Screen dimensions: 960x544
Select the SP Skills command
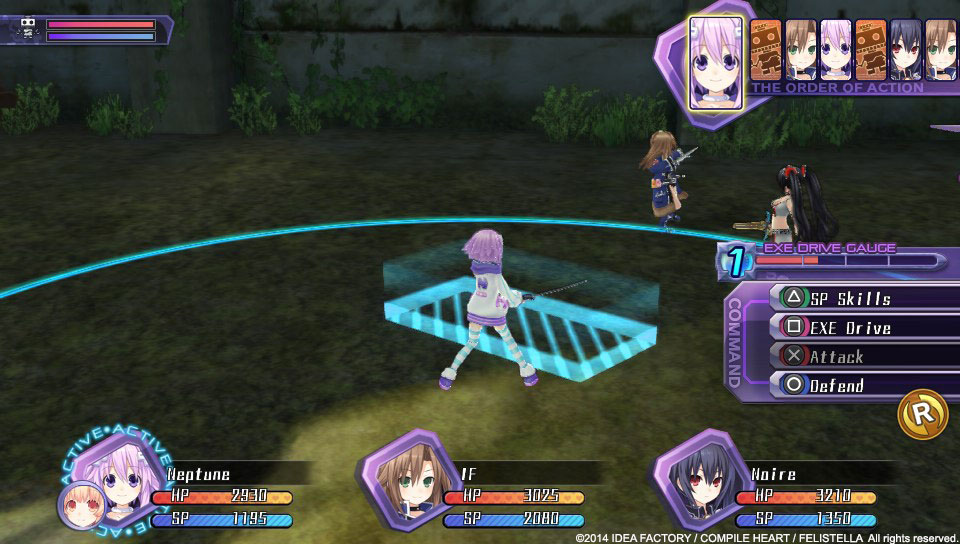tap(862, 298)
